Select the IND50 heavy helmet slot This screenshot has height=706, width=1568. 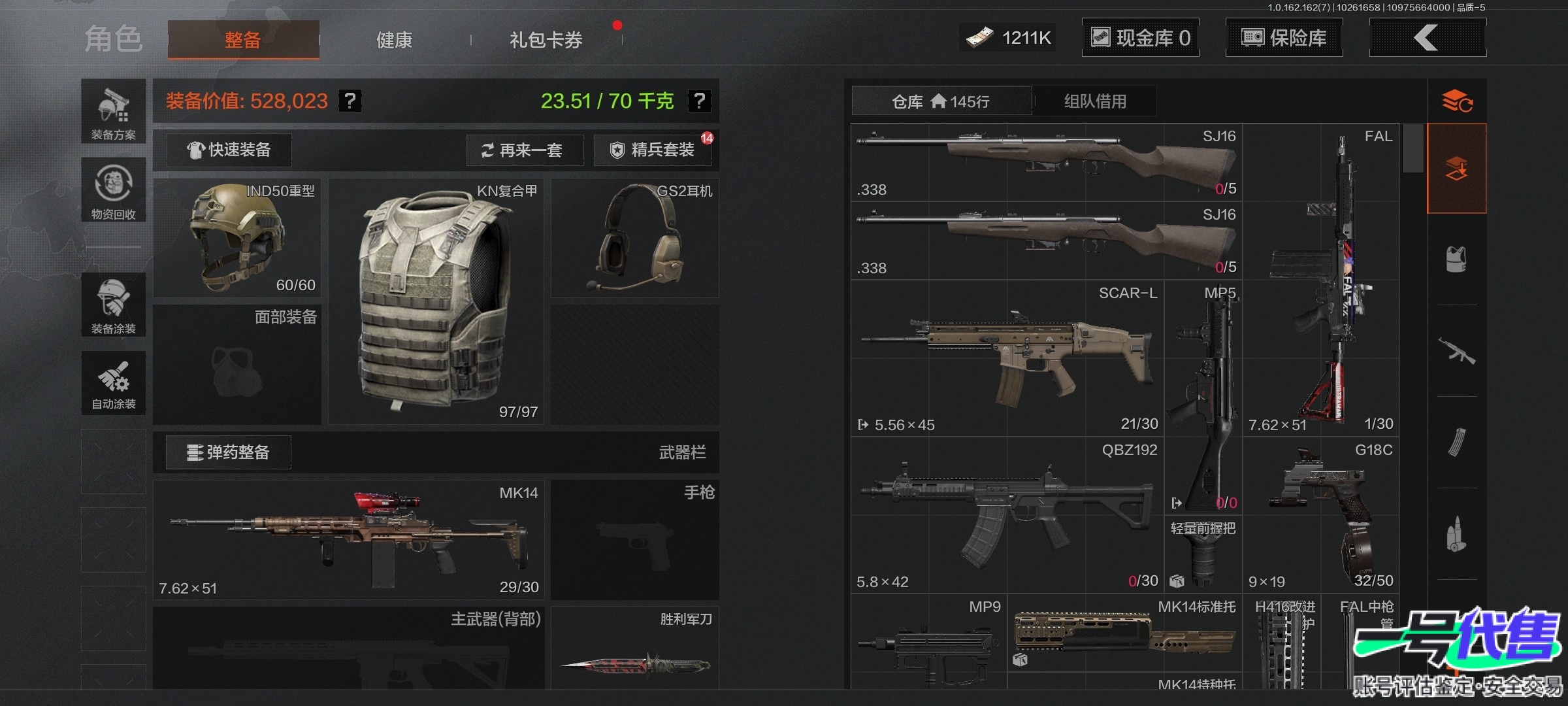click(237, 239)
